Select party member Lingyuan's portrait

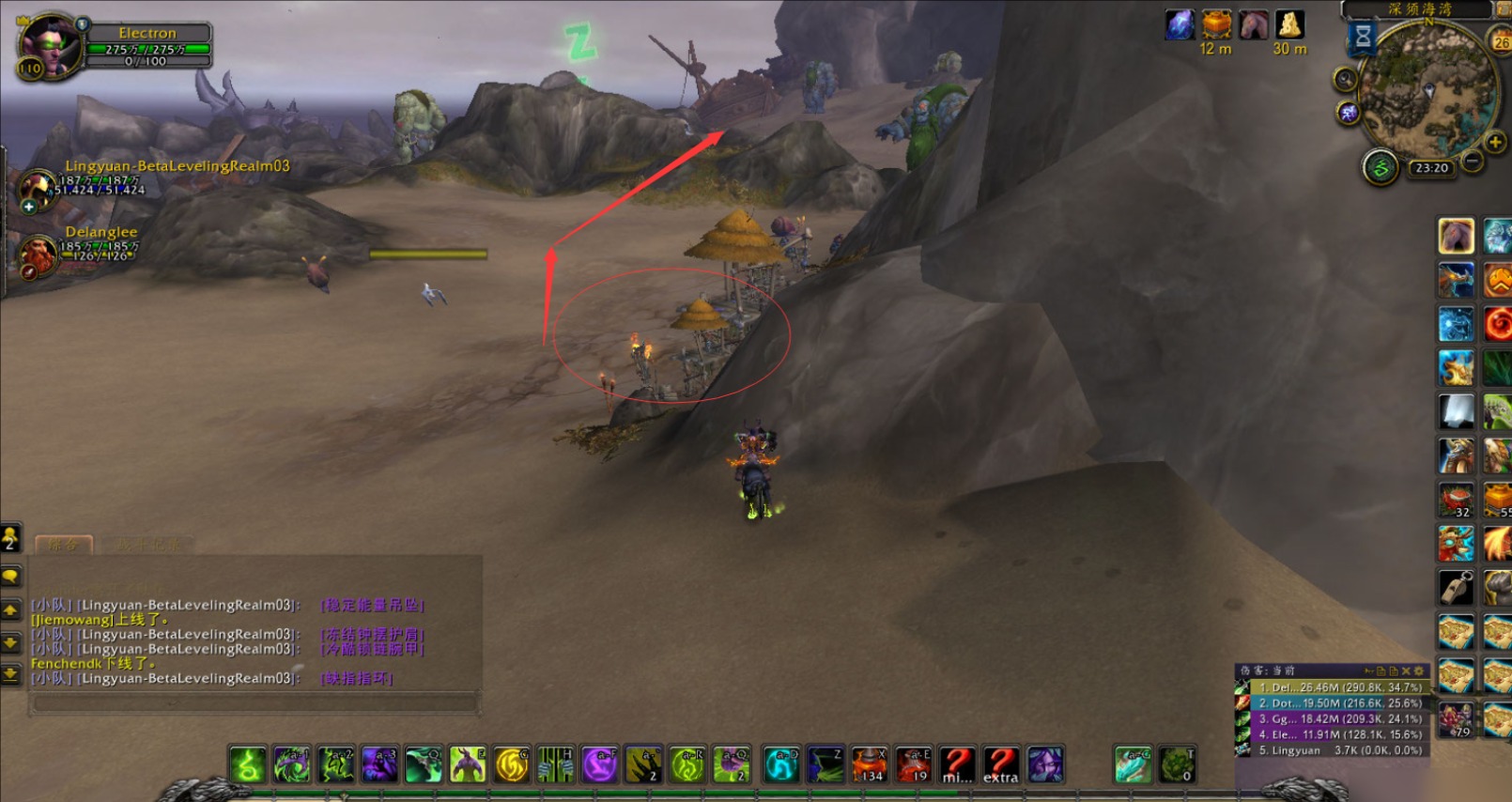(x=39, y=187)
